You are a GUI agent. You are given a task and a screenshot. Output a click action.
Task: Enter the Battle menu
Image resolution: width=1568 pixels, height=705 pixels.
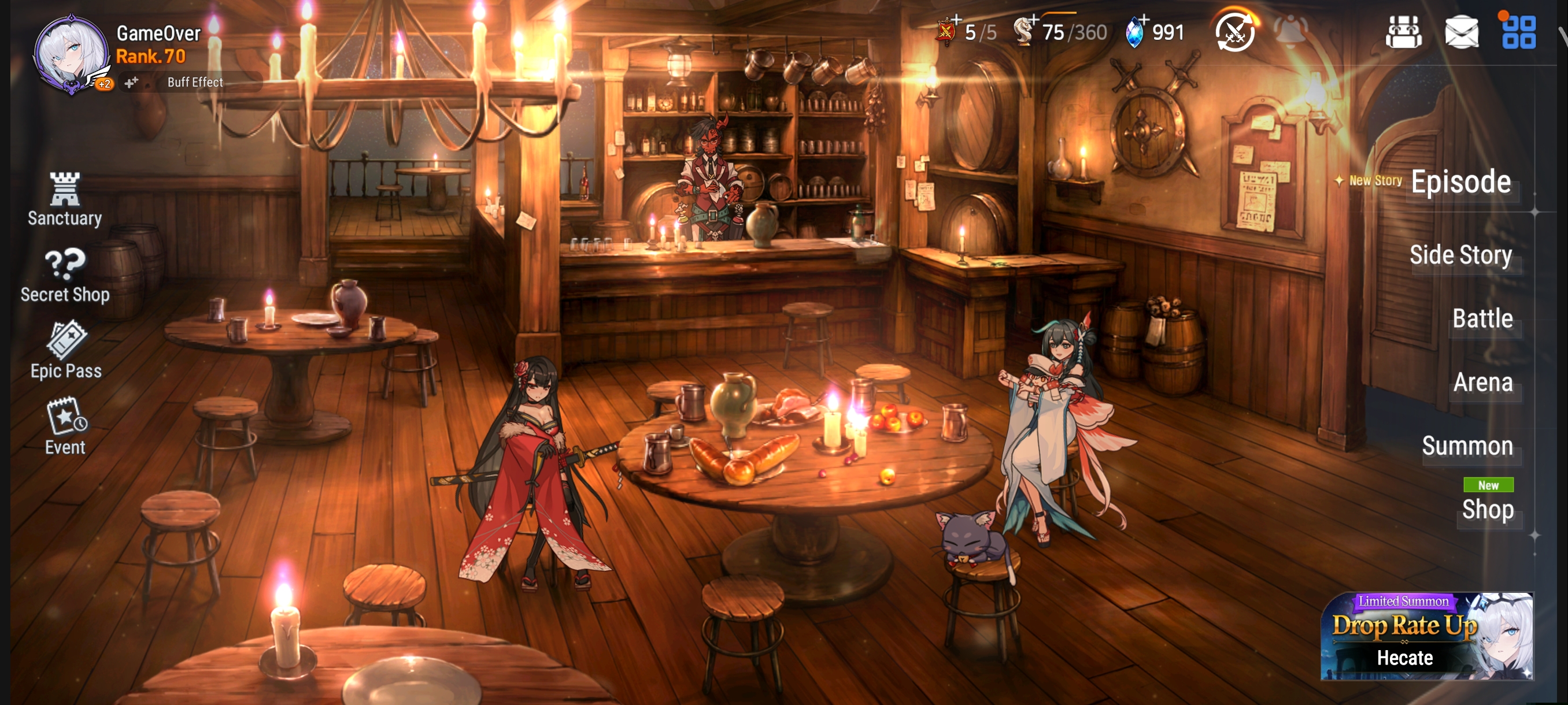click(x=1482, y=319)
